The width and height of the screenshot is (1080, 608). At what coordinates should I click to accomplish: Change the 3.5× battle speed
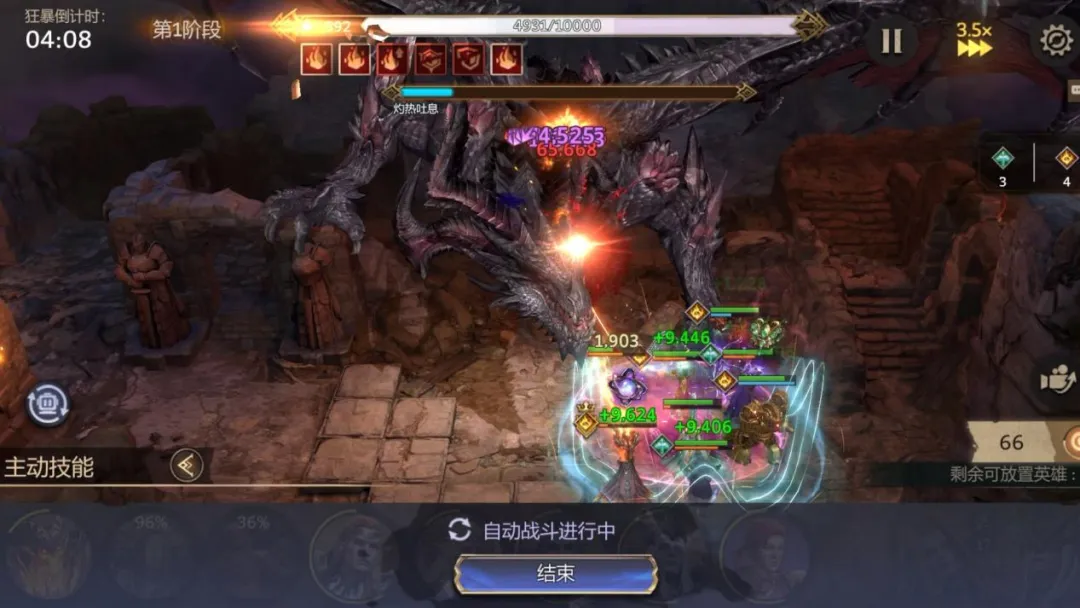[x=974, y=40]
